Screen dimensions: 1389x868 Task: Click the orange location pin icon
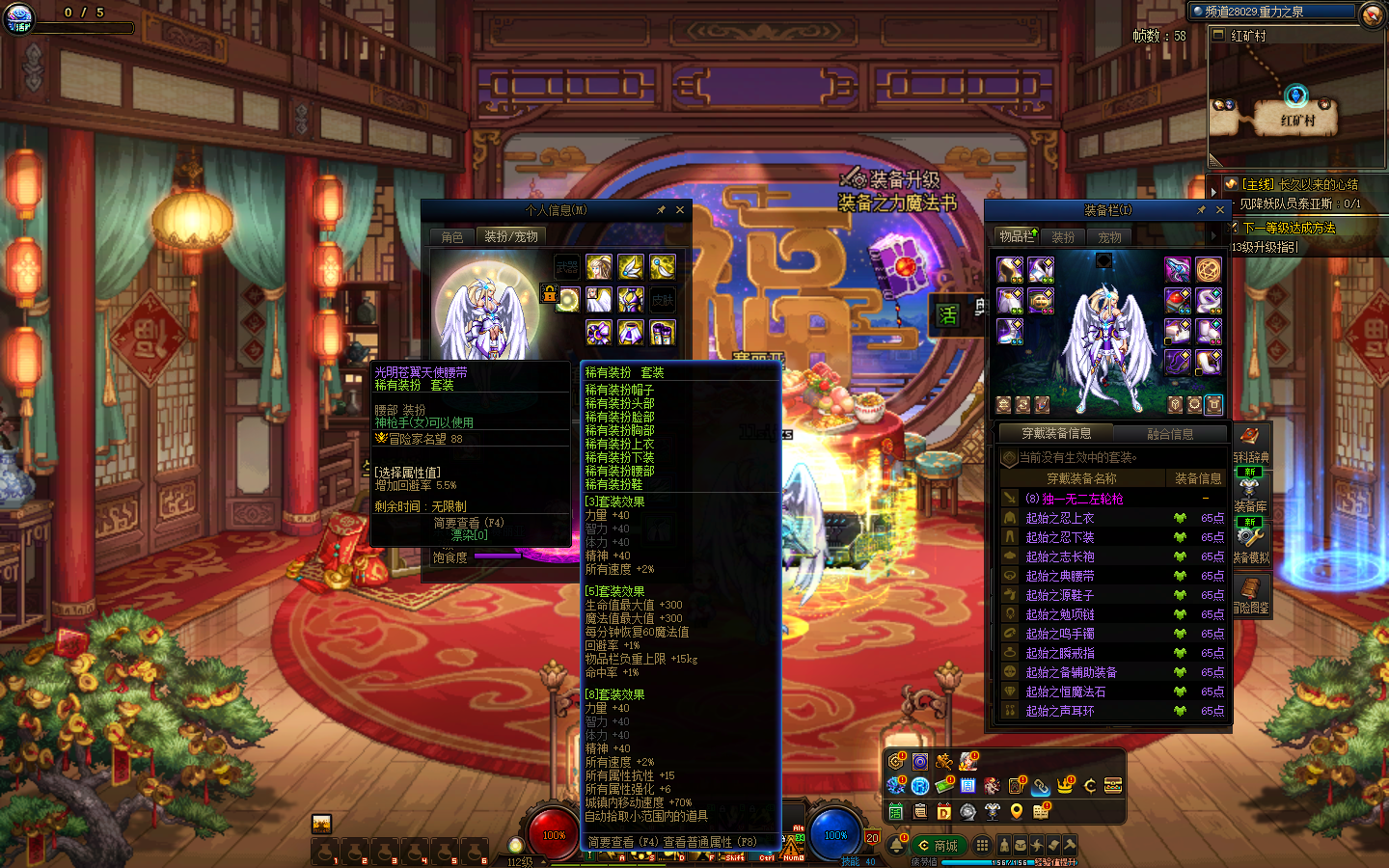1016,811
